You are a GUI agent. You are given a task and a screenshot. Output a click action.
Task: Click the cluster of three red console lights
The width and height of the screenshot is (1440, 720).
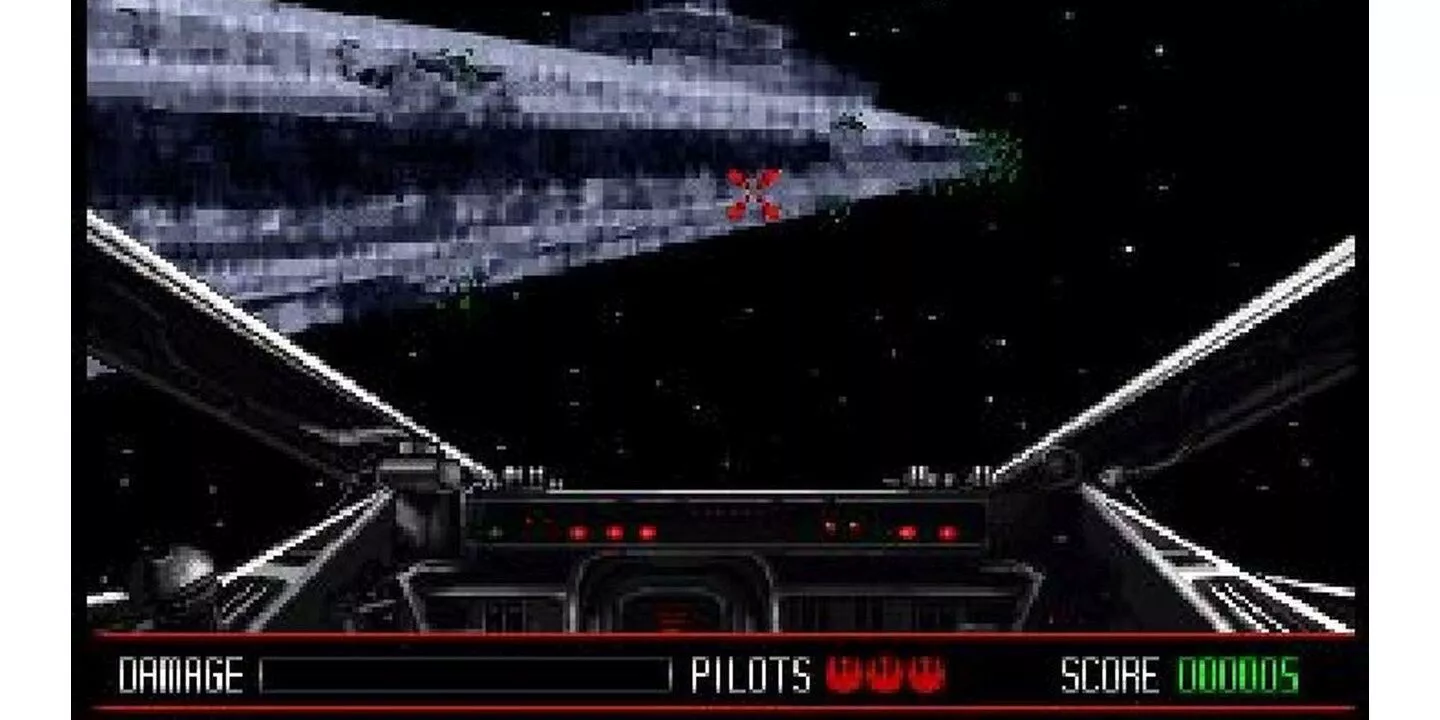click(613, 533)
